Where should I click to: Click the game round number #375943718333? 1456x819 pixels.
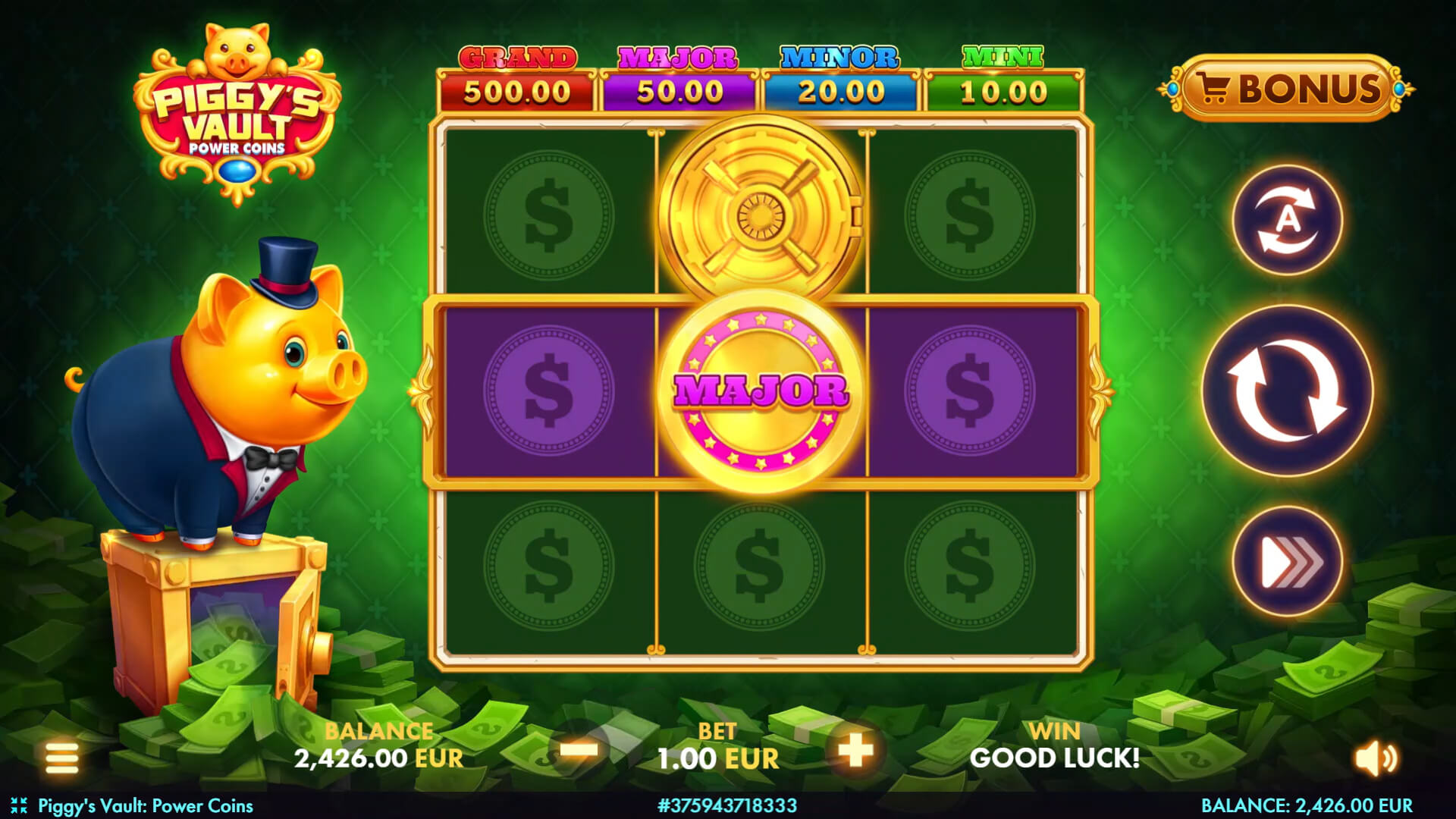pos(728,806)
